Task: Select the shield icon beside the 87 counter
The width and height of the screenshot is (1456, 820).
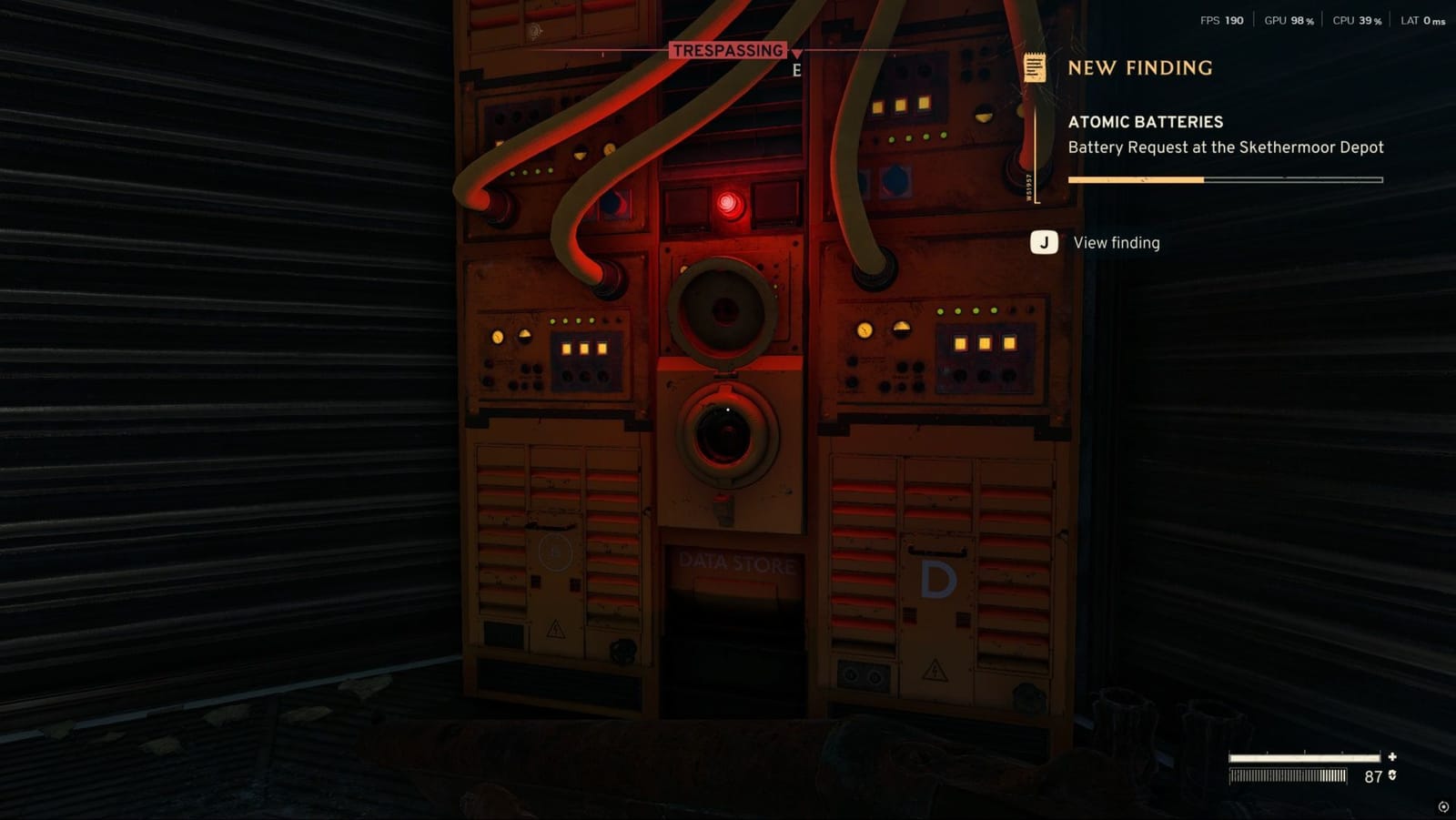Action: coord(1392,776)
